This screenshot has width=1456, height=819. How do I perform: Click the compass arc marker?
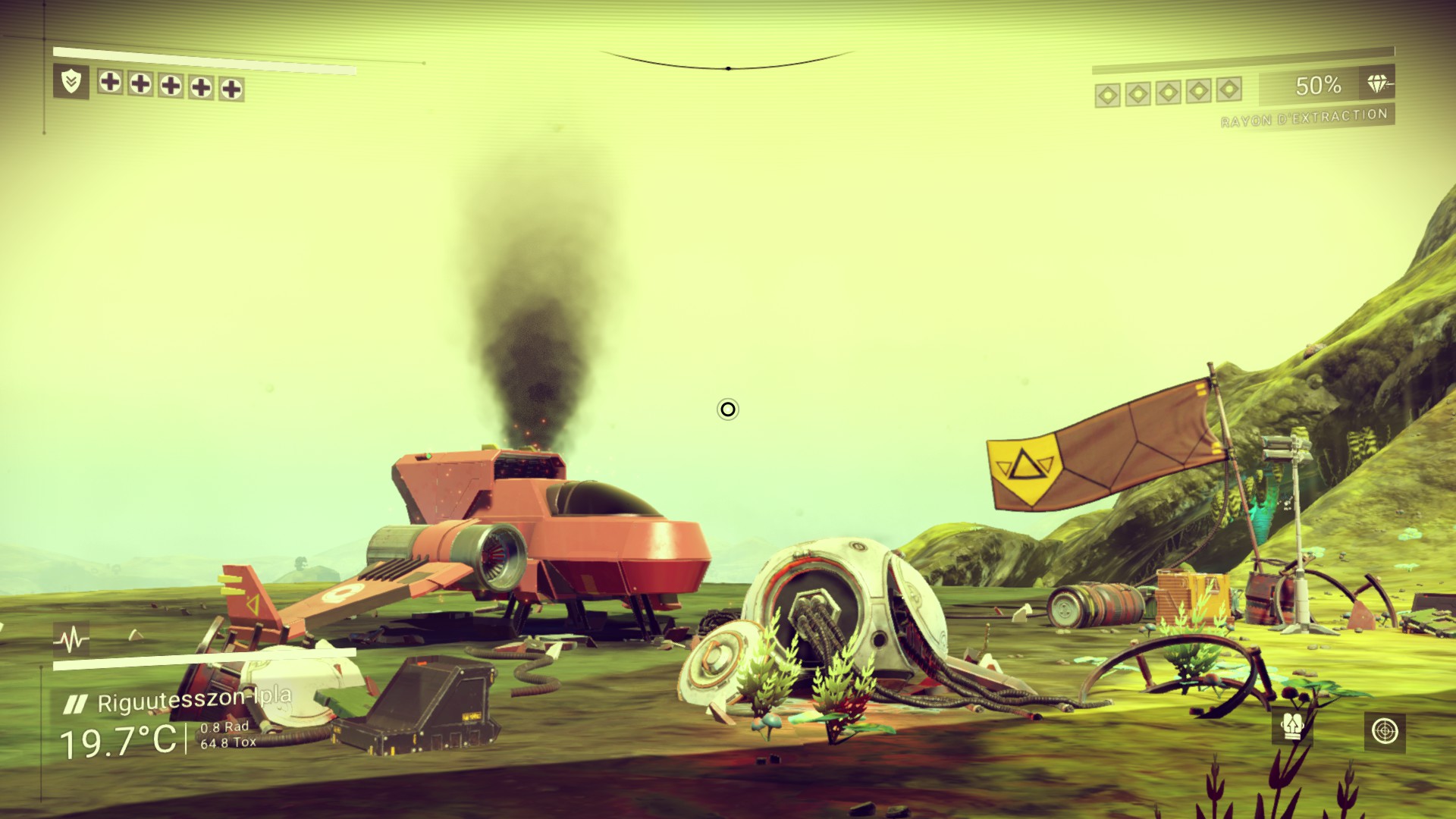tap(728, 68)
